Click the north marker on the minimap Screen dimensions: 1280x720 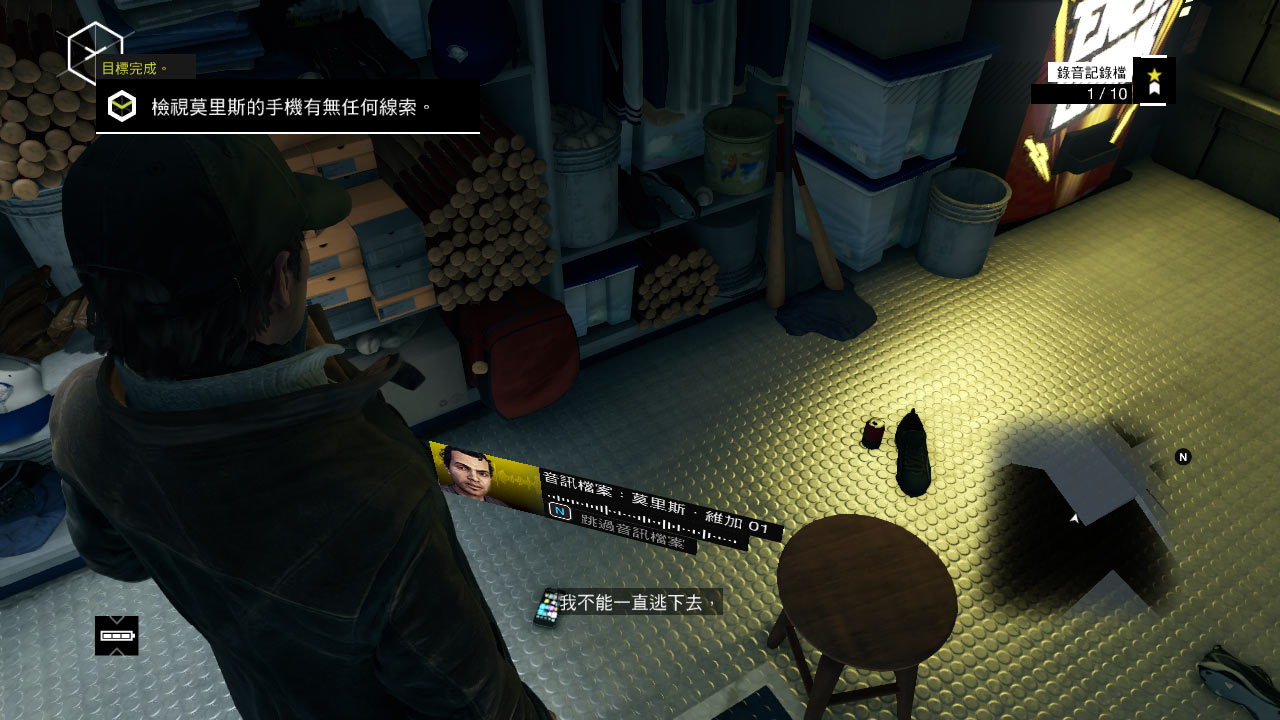point(1183,457)
